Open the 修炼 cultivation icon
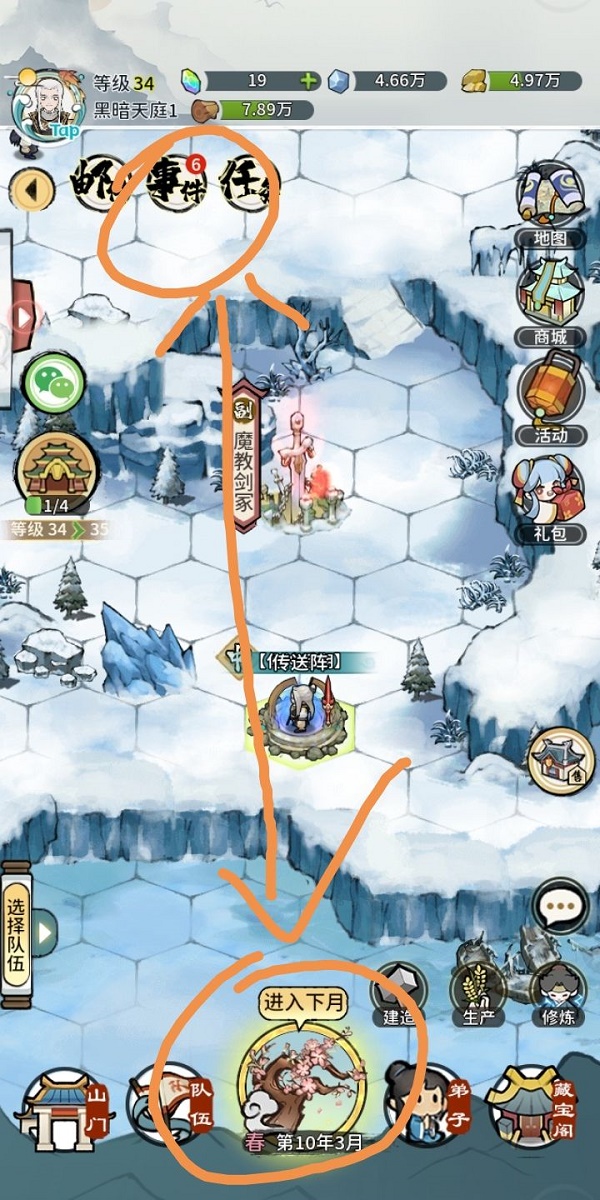The width and height of the screenshot is (600, 1200). [x=556, y=990]
